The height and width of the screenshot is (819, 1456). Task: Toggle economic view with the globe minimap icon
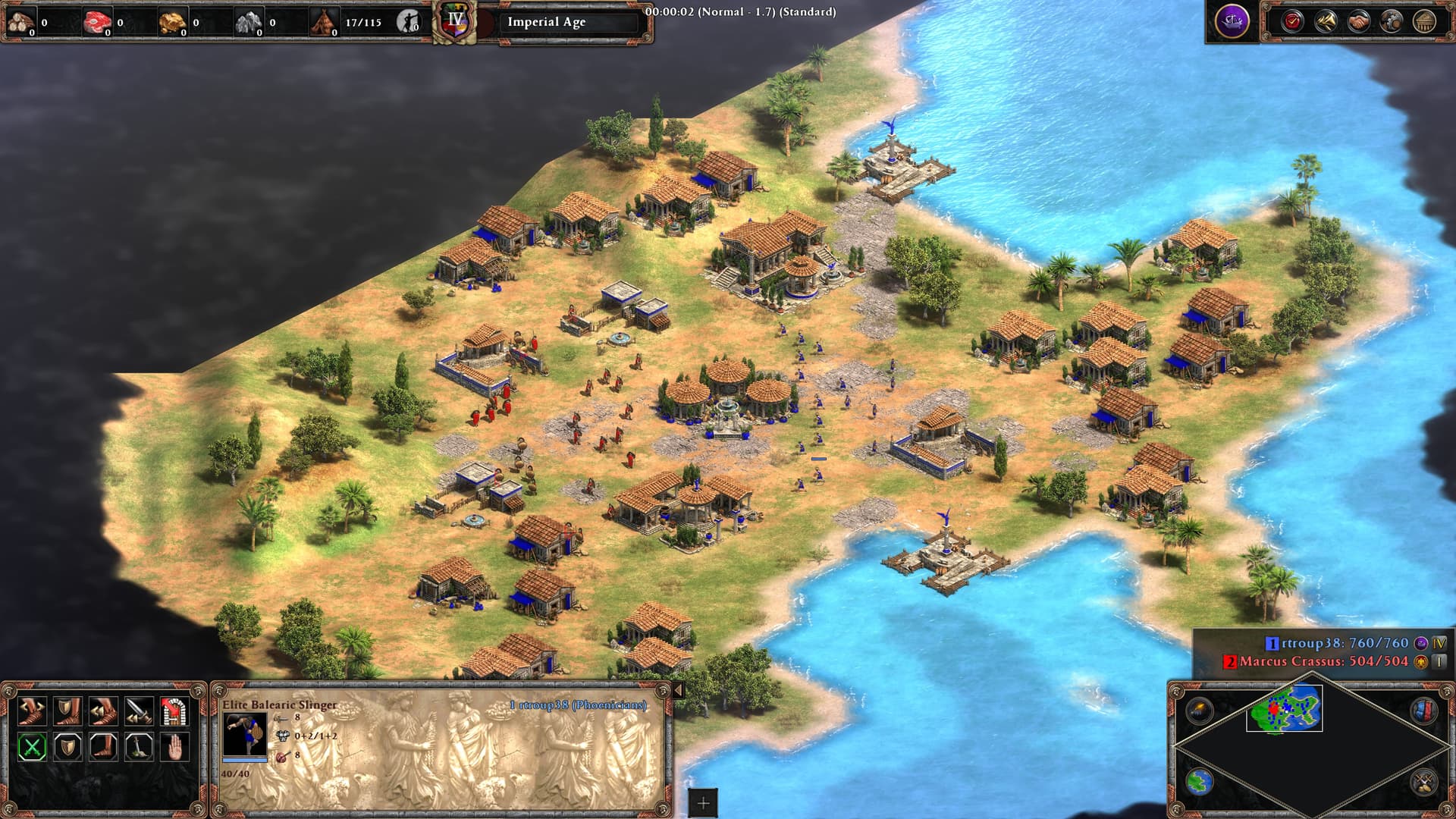(x=1200, y=782)
